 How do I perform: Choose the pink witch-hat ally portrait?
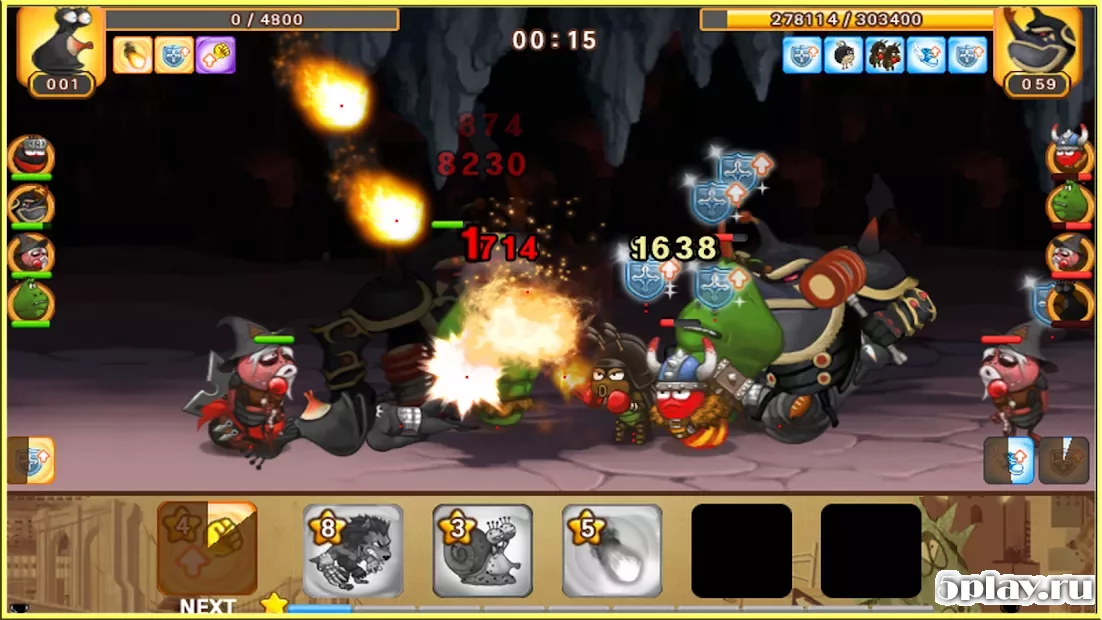pyautogui.click(x=31, y=253)
